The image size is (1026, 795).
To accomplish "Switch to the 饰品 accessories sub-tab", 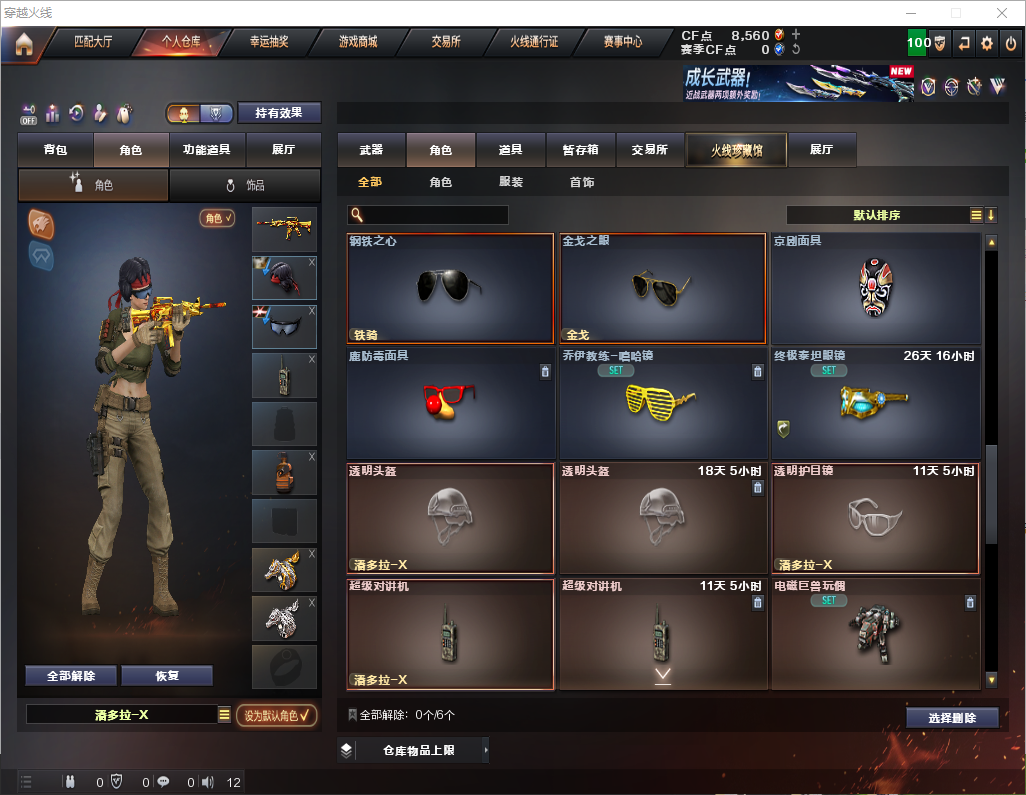I will coord(244,185).
